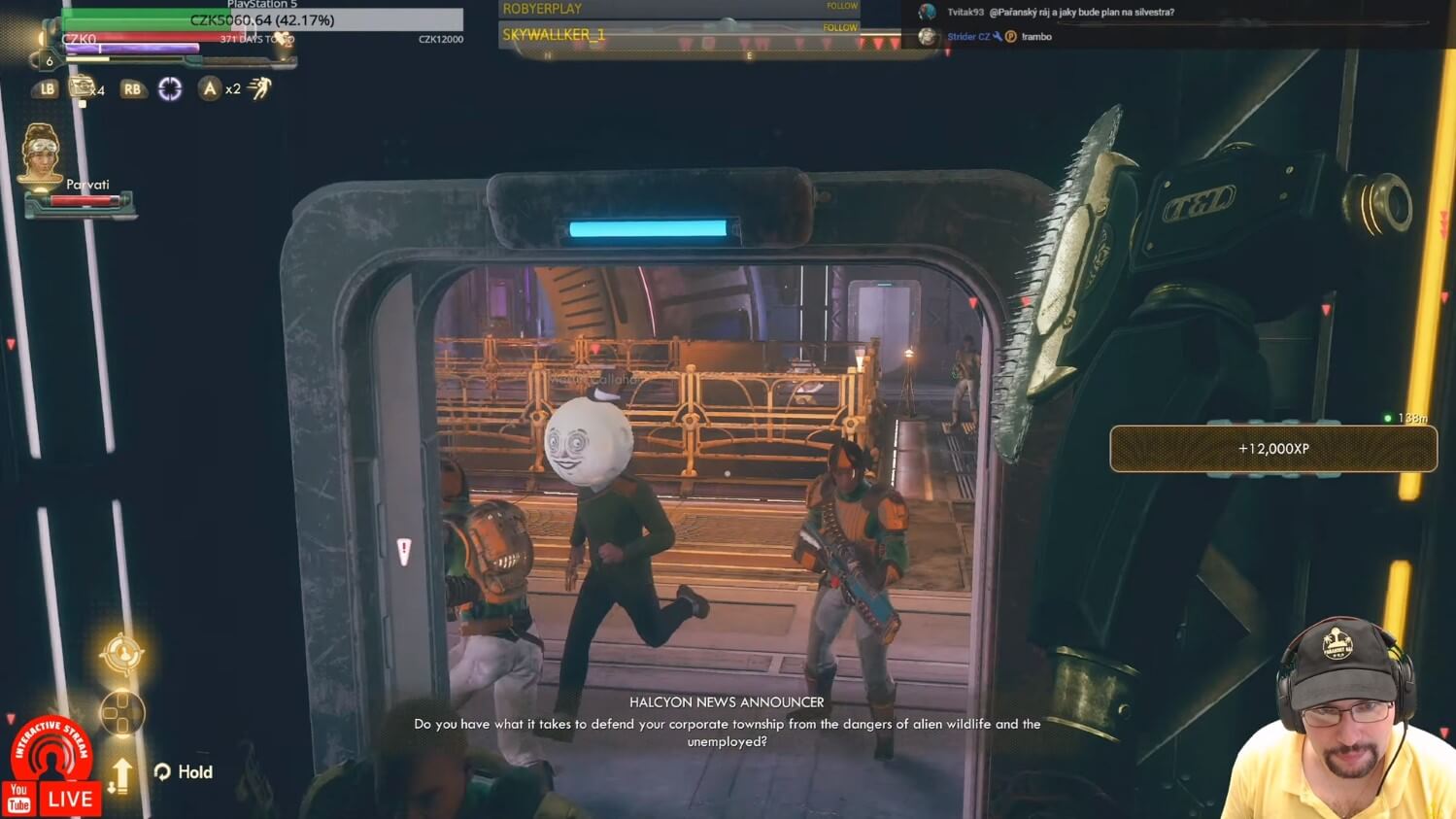Open Tvitak93's chat message
The height and width of the screenshot is (819, 1456).
coord(1060,13)
